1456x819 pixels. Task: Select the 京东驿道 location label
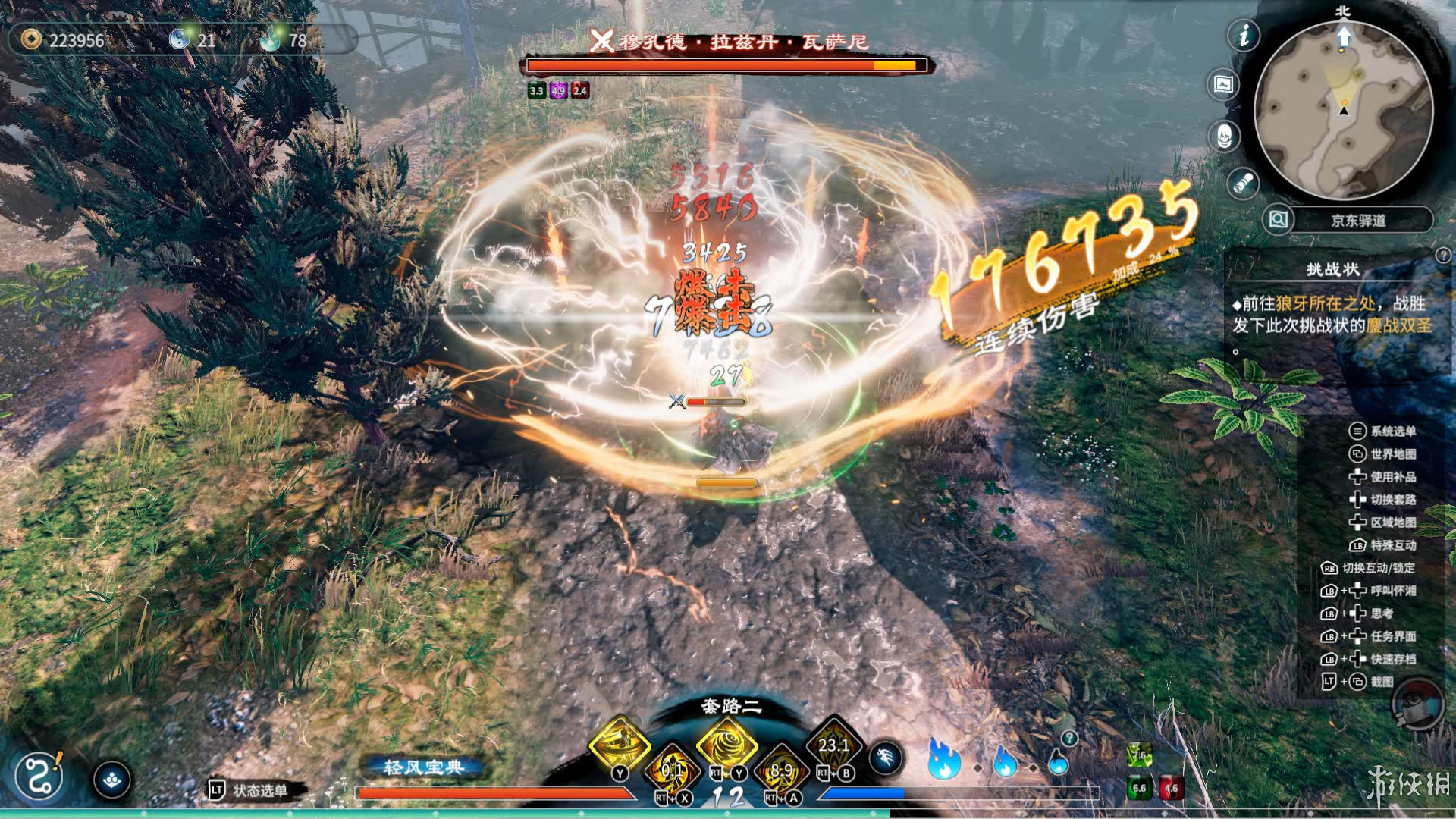pos(1358,221)
